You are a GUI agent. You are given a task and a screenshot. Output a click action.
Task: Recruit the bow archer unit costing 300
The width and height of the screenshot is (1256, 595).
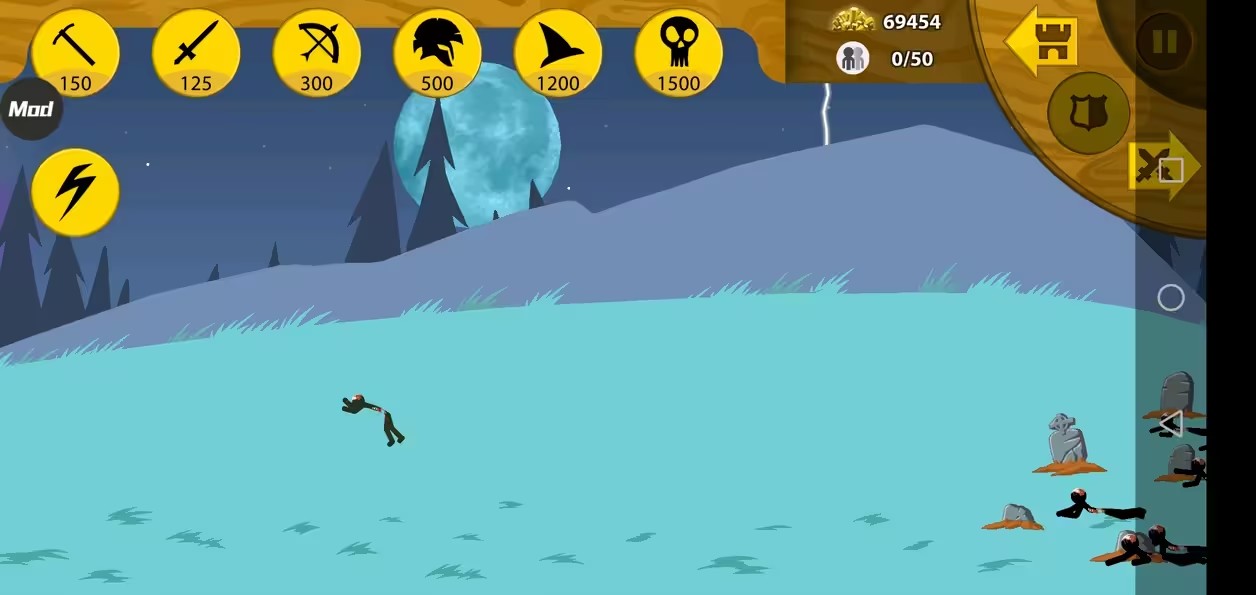pos(316,53)
